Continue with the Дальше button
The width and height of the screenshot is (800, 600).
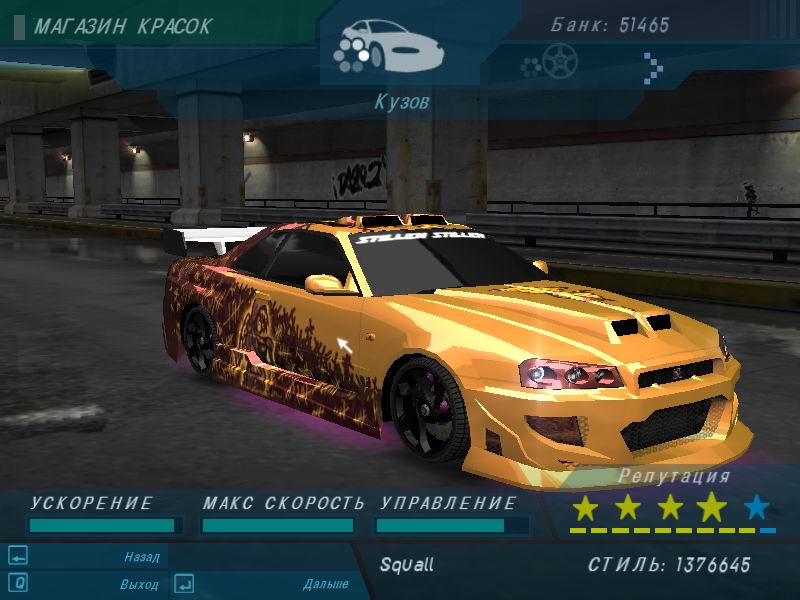pyautogui.click(x=325, y=584)
